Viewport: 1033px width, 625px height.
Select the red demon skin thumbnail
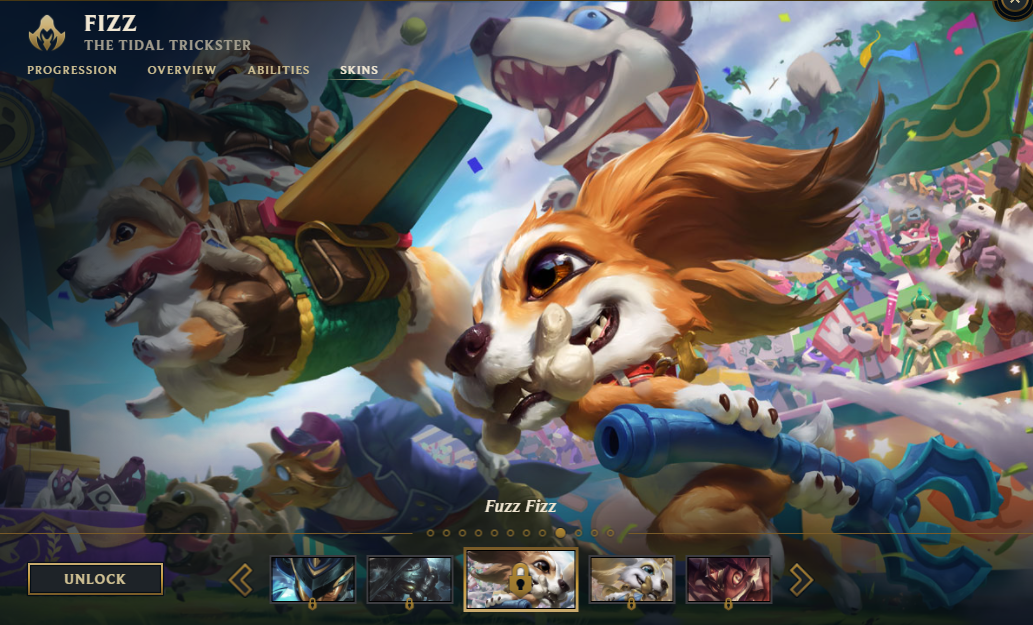(728, 579)
